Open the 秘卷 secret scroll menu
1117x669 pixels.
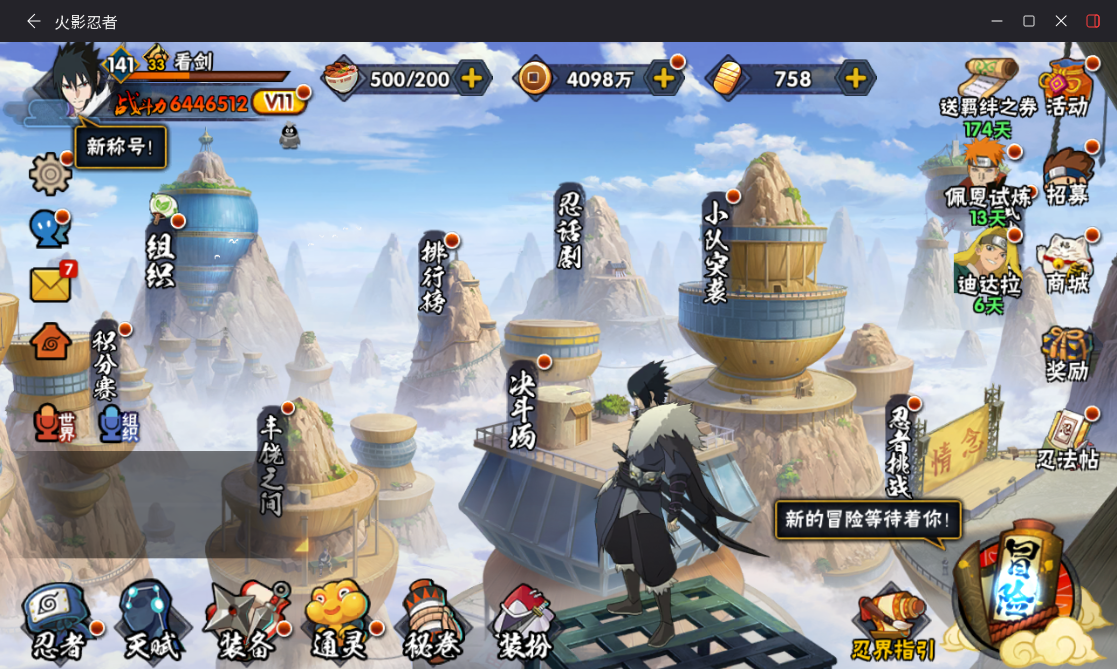[432, 622]
